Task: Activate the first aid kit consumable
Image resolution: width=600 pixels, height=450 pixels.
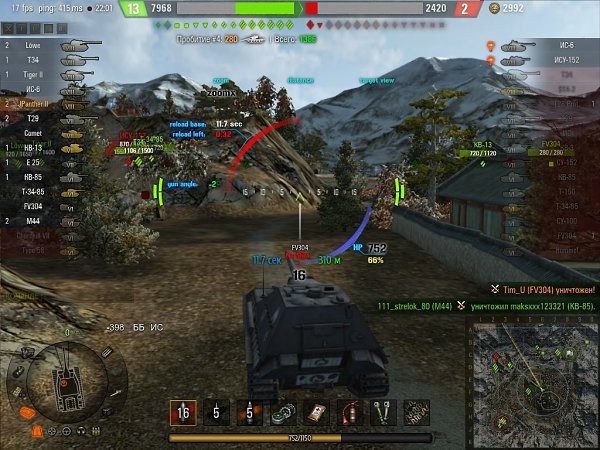Action: tap(316, 411)
